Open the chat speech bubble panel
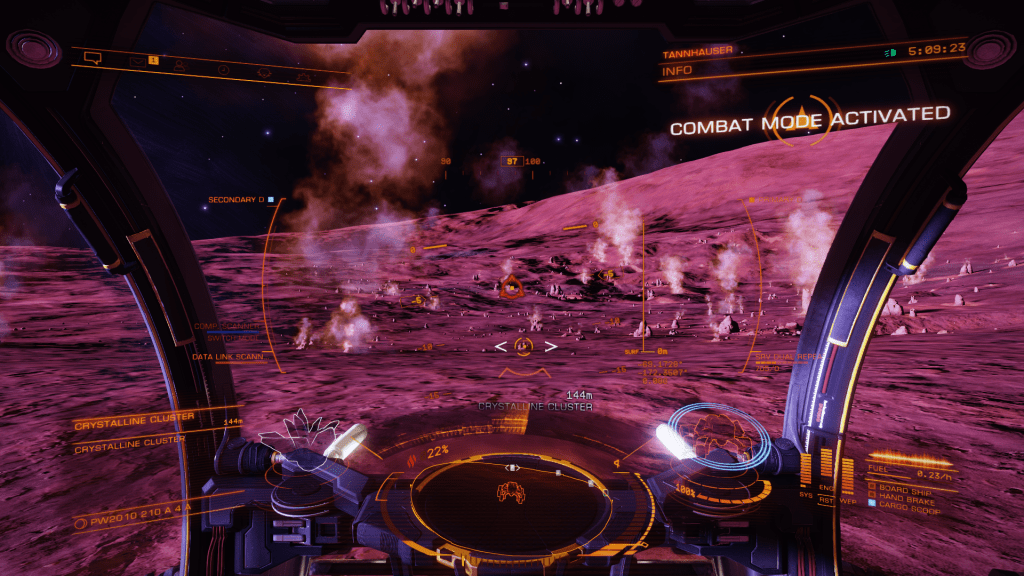Screen dimensions: 1024x576 (93, 57)
